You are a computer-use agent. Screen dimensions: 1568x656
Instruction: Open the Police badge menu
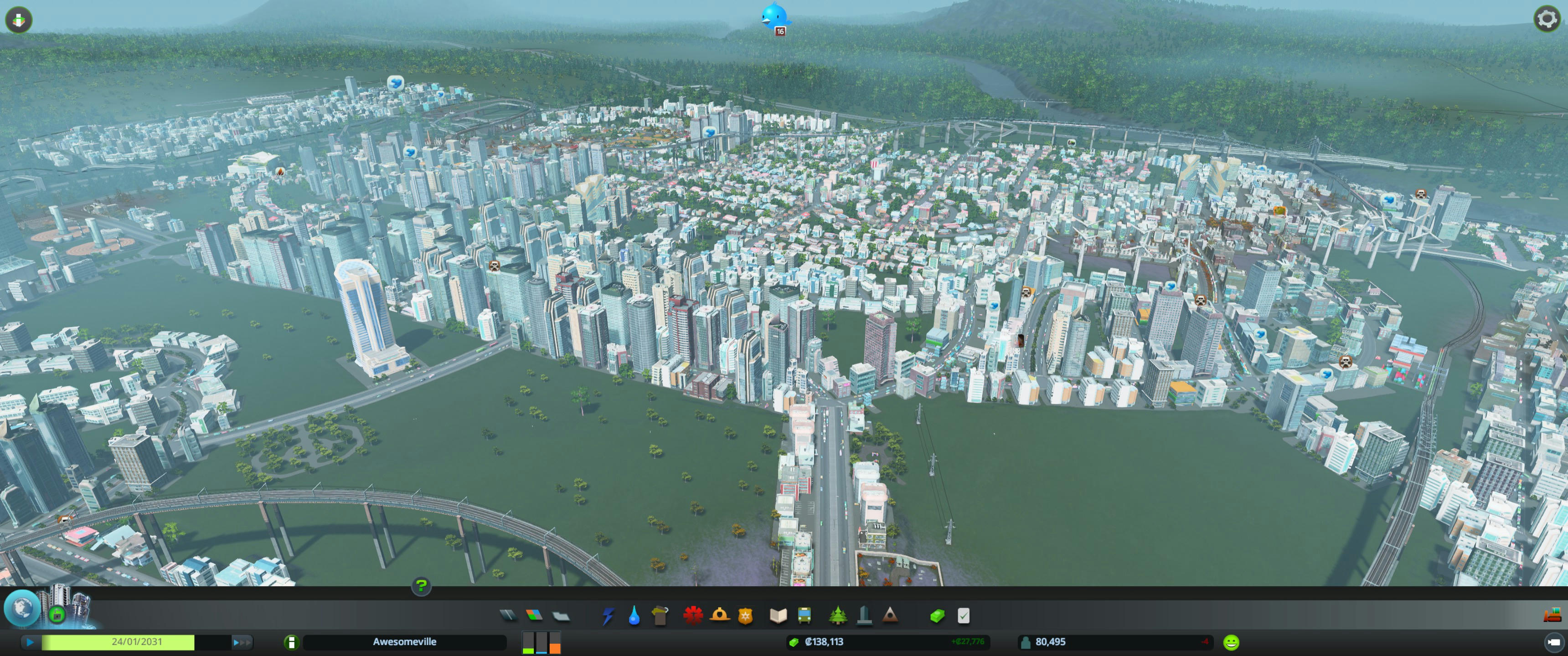[x=746, y=616]
